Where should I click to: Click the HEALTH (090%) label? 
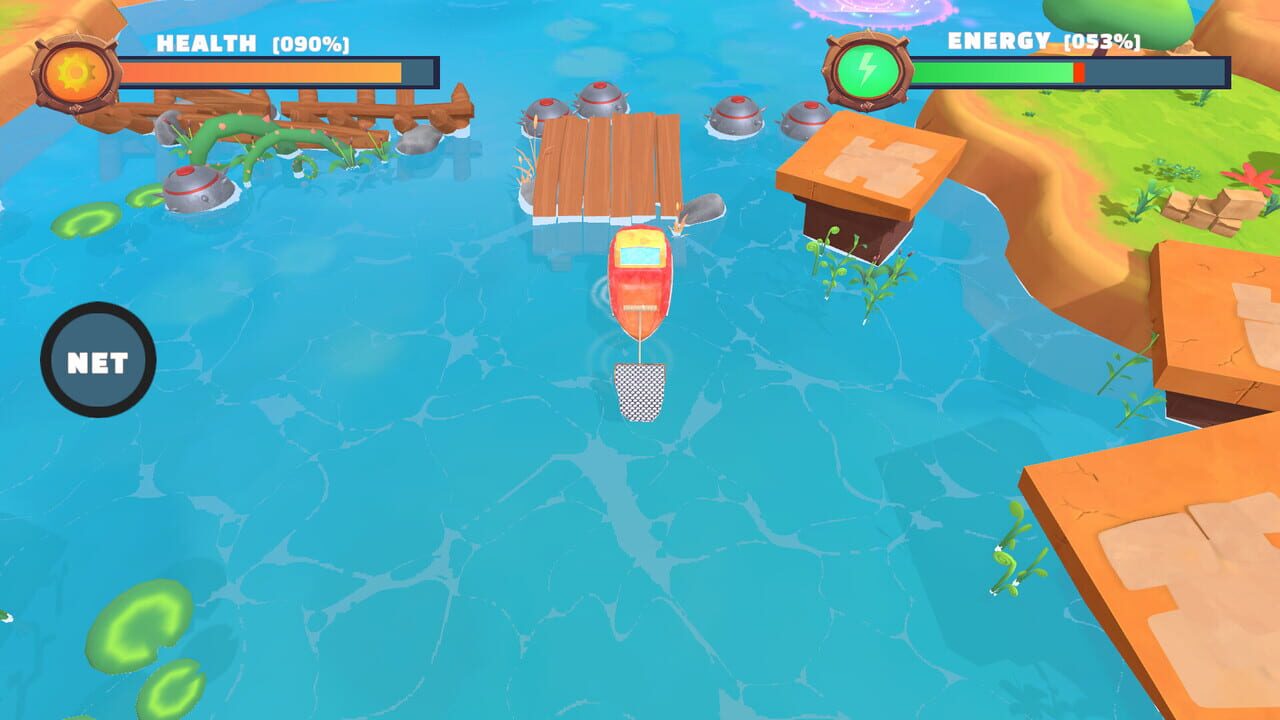[x=250, y=44]
